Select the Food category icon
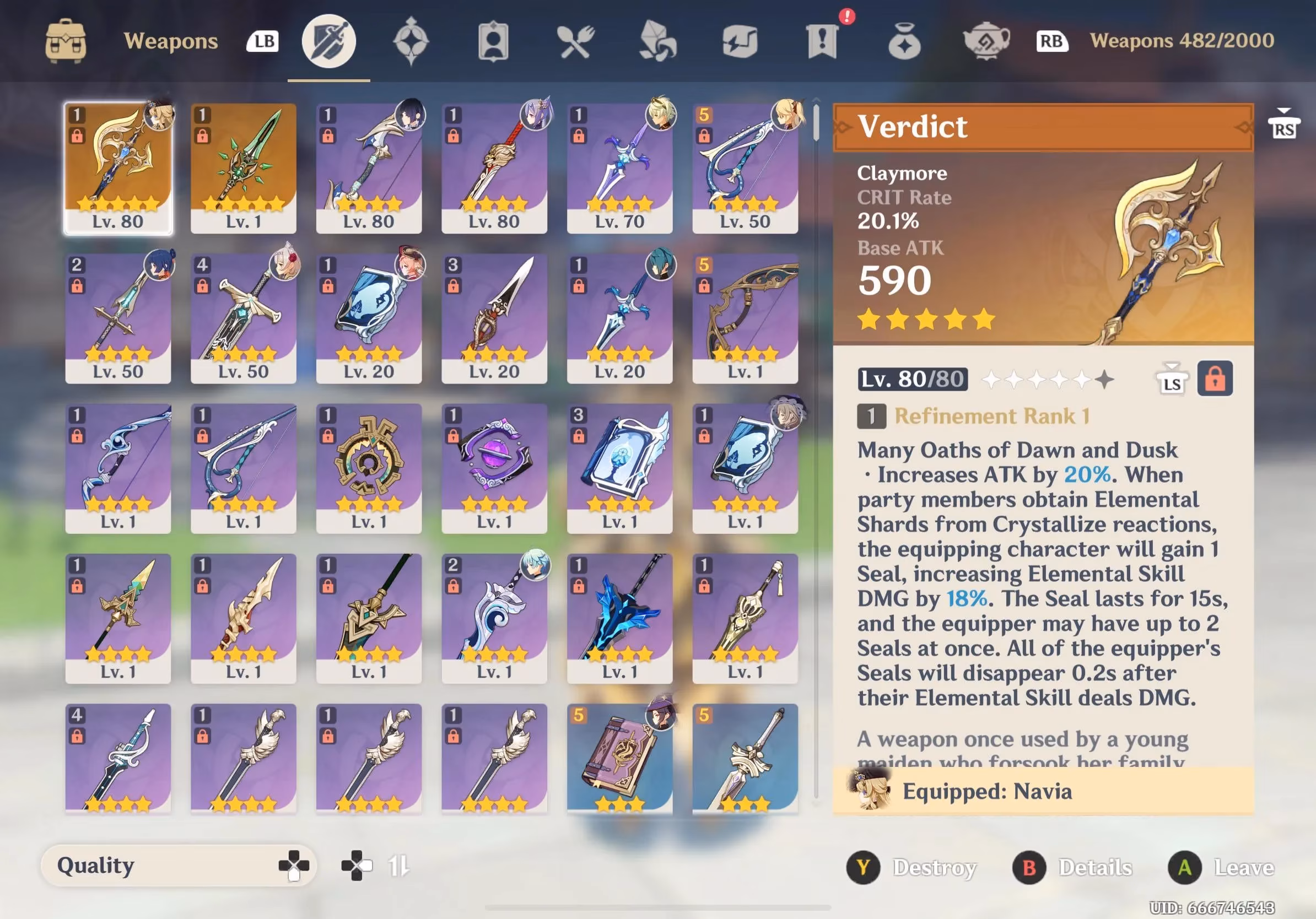The image size is (1316, 919). pos(576,40)
